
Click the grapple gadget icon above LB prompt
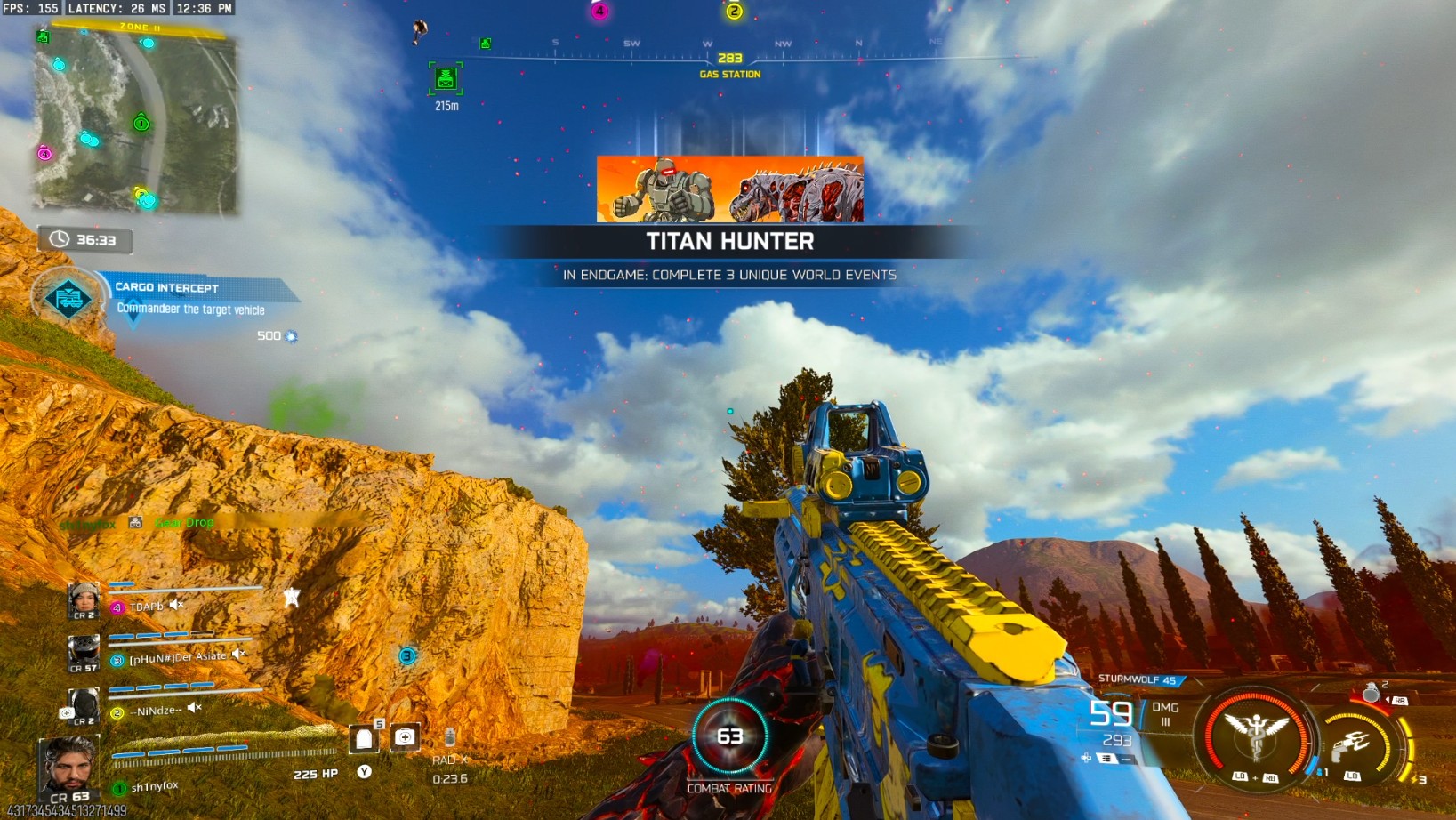click(1350, 744)
